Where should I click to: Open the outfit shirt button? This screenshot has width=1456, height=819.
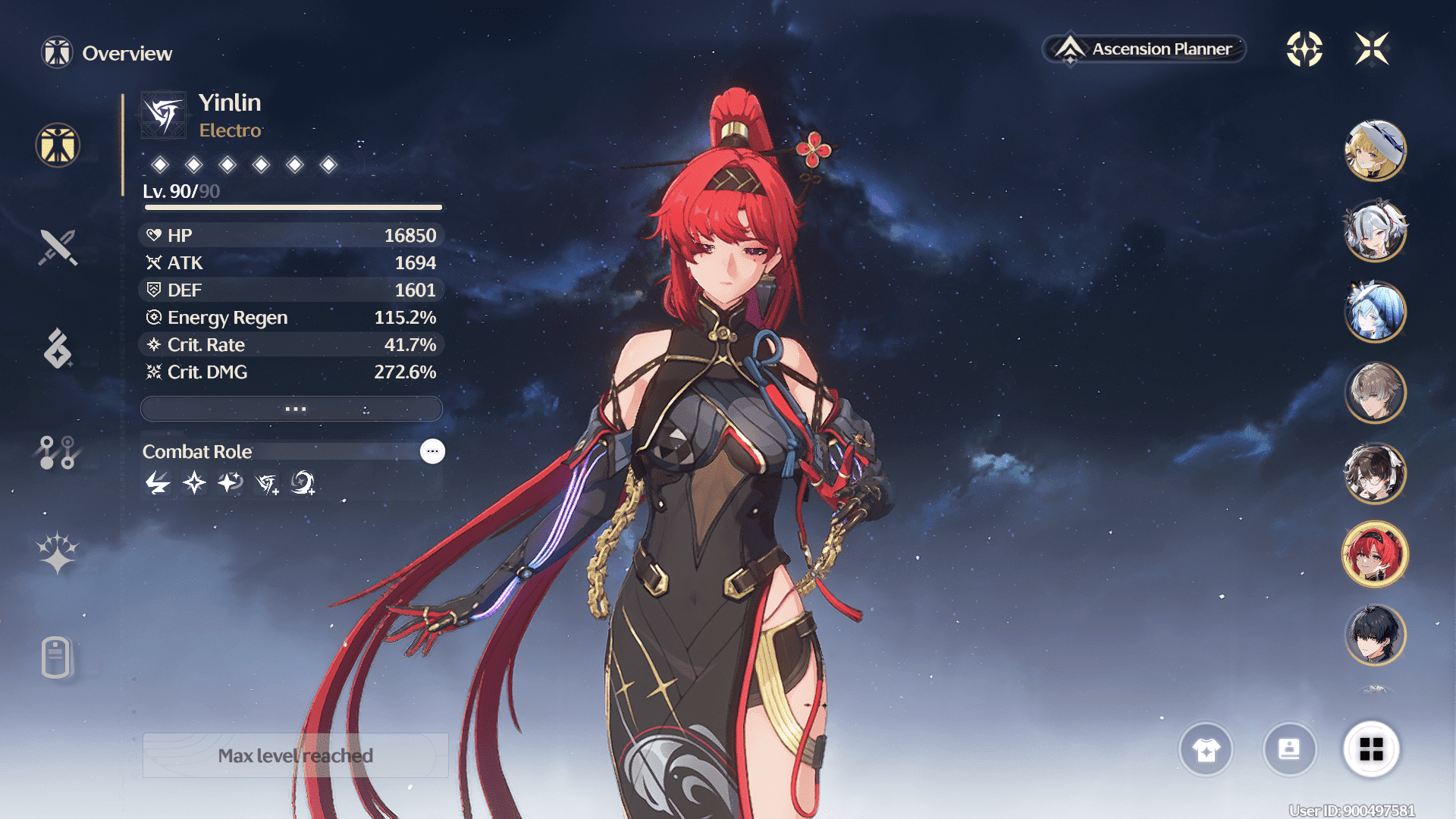click(1206, 749)
